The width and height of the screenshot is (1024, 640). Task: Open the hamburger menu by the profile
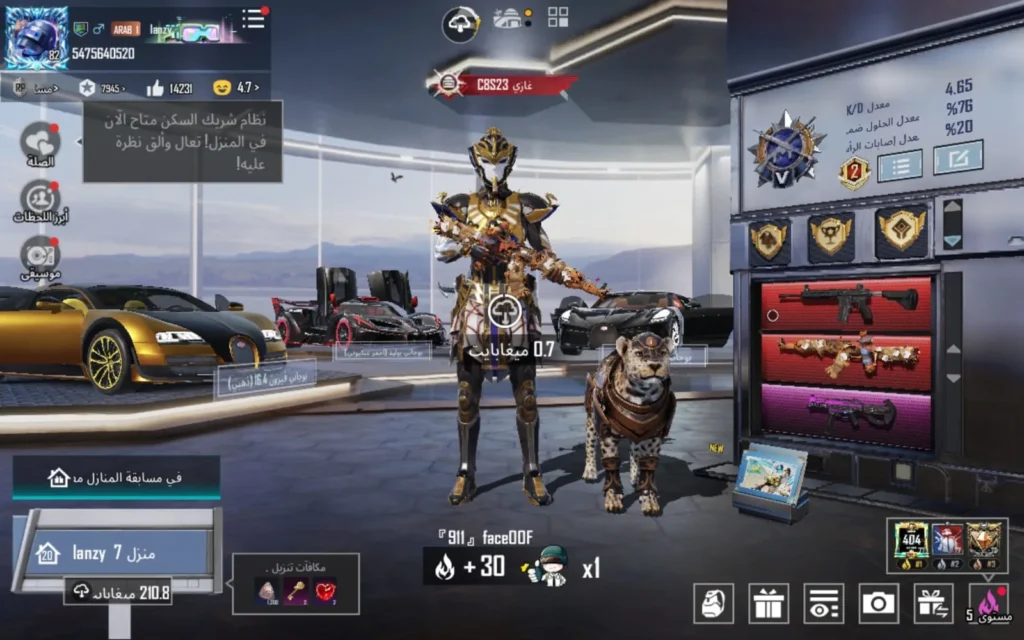point(253,18)
